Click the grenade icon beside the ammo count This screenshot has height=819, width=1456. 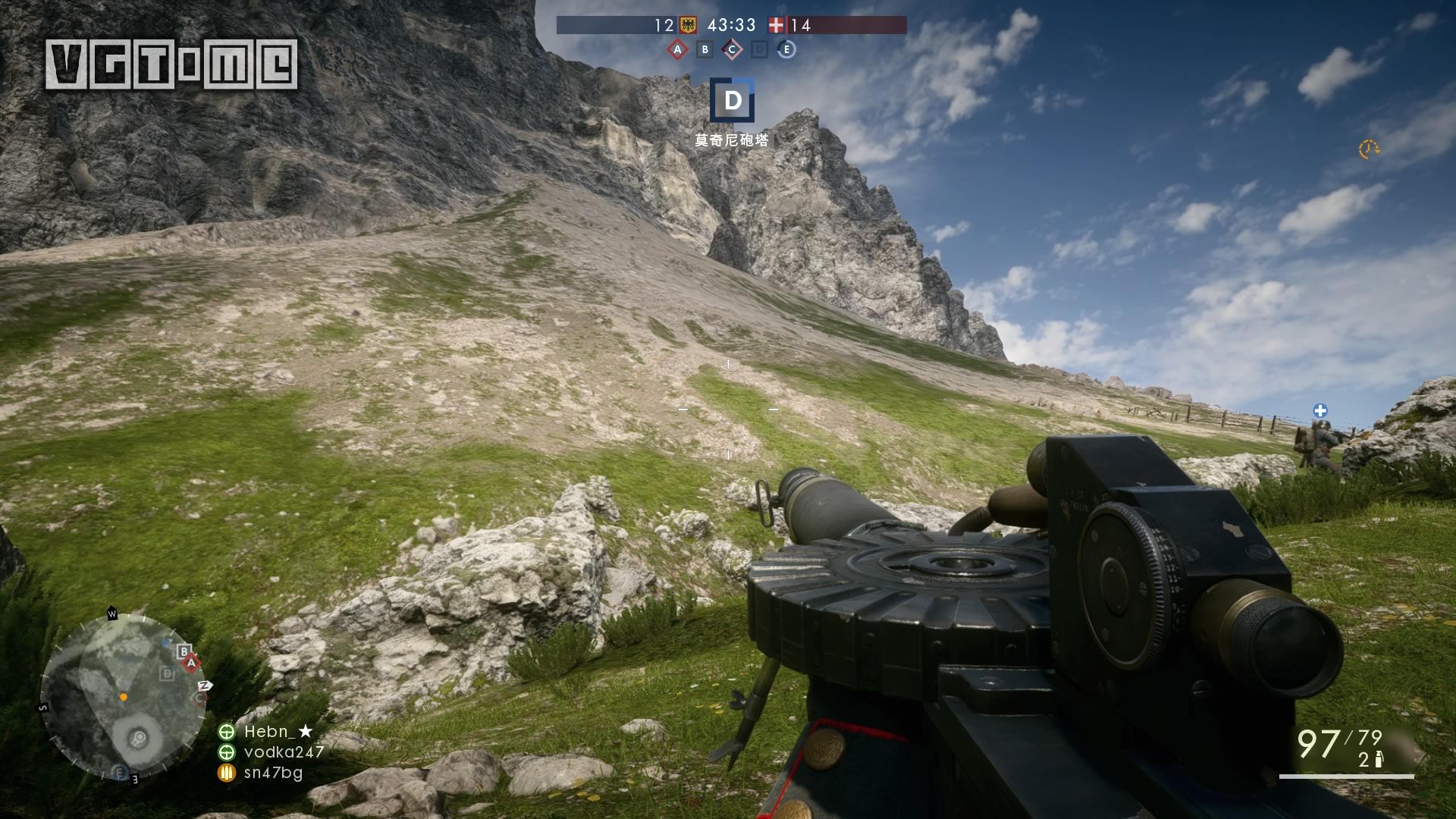point(1379,760)
